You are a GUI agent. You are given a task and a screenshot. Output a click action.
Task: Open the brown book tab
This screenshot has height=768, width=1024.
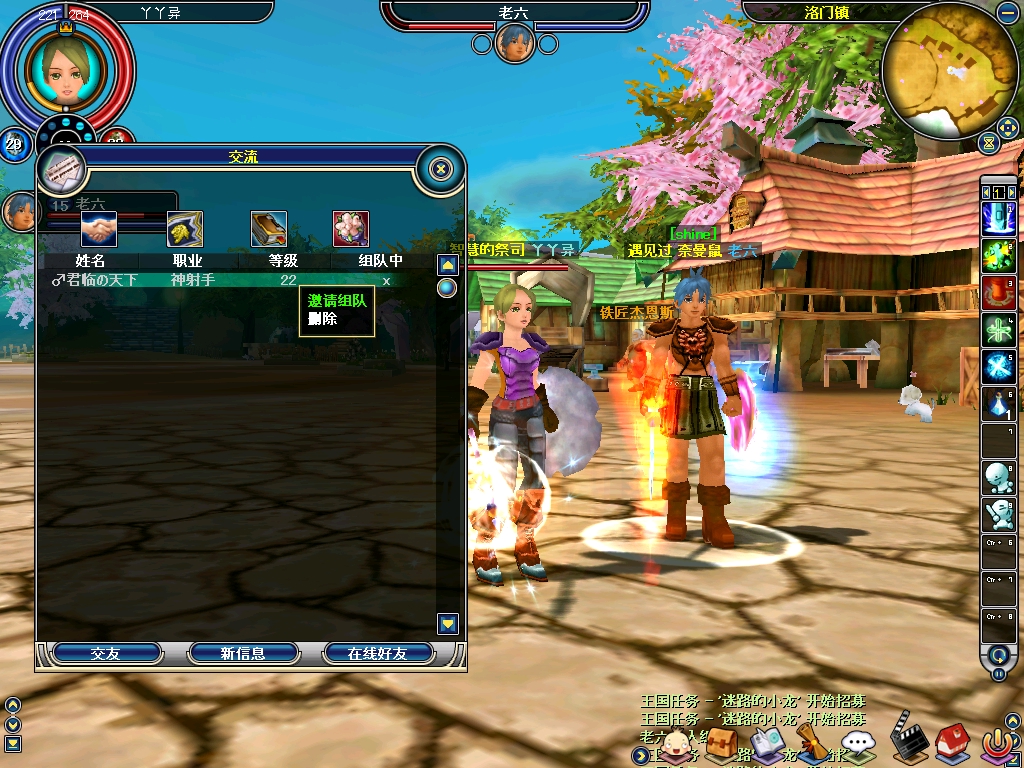(268, 229)
